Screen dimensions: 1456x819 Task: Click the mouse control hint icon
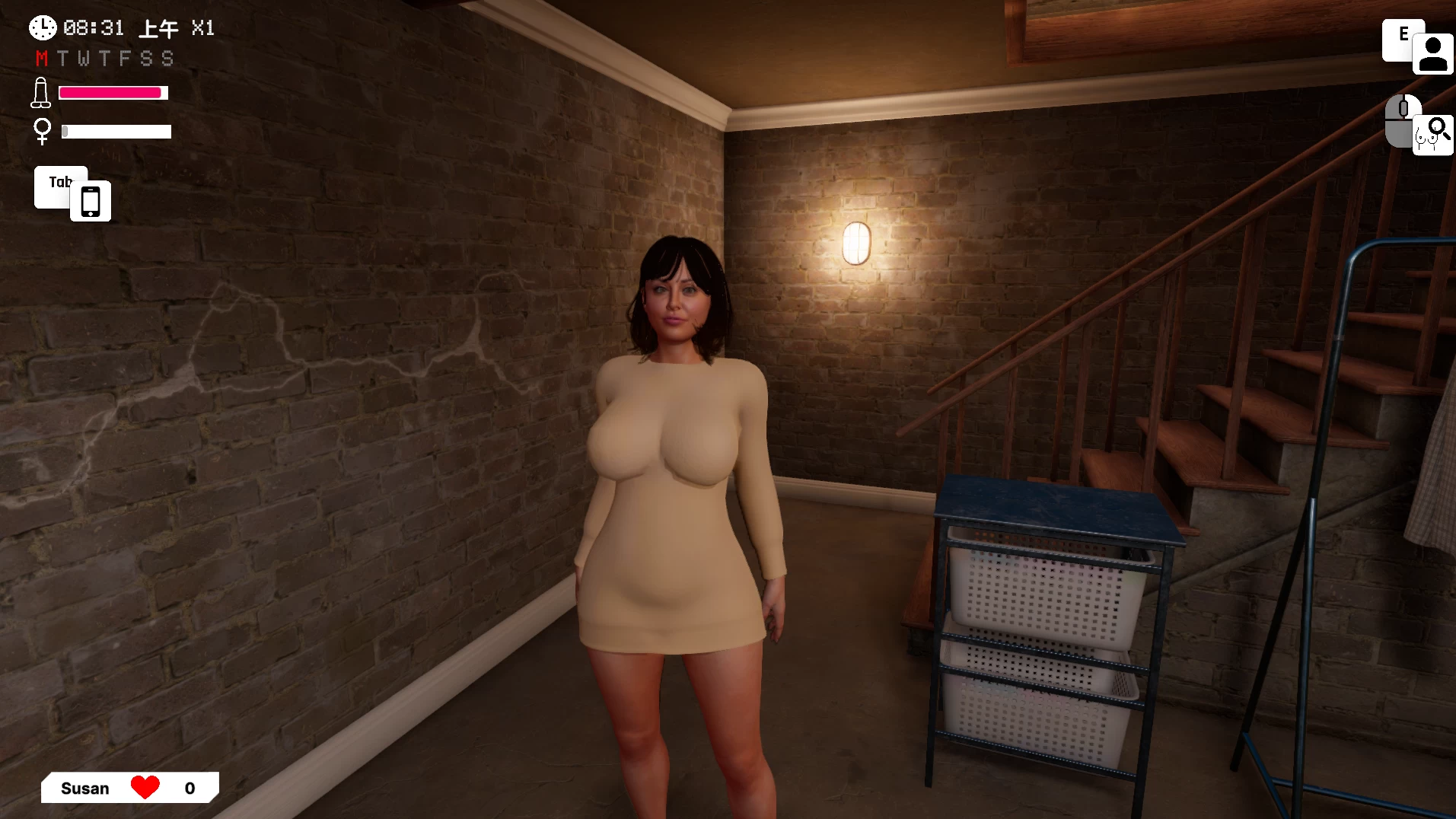point(1403,120)
